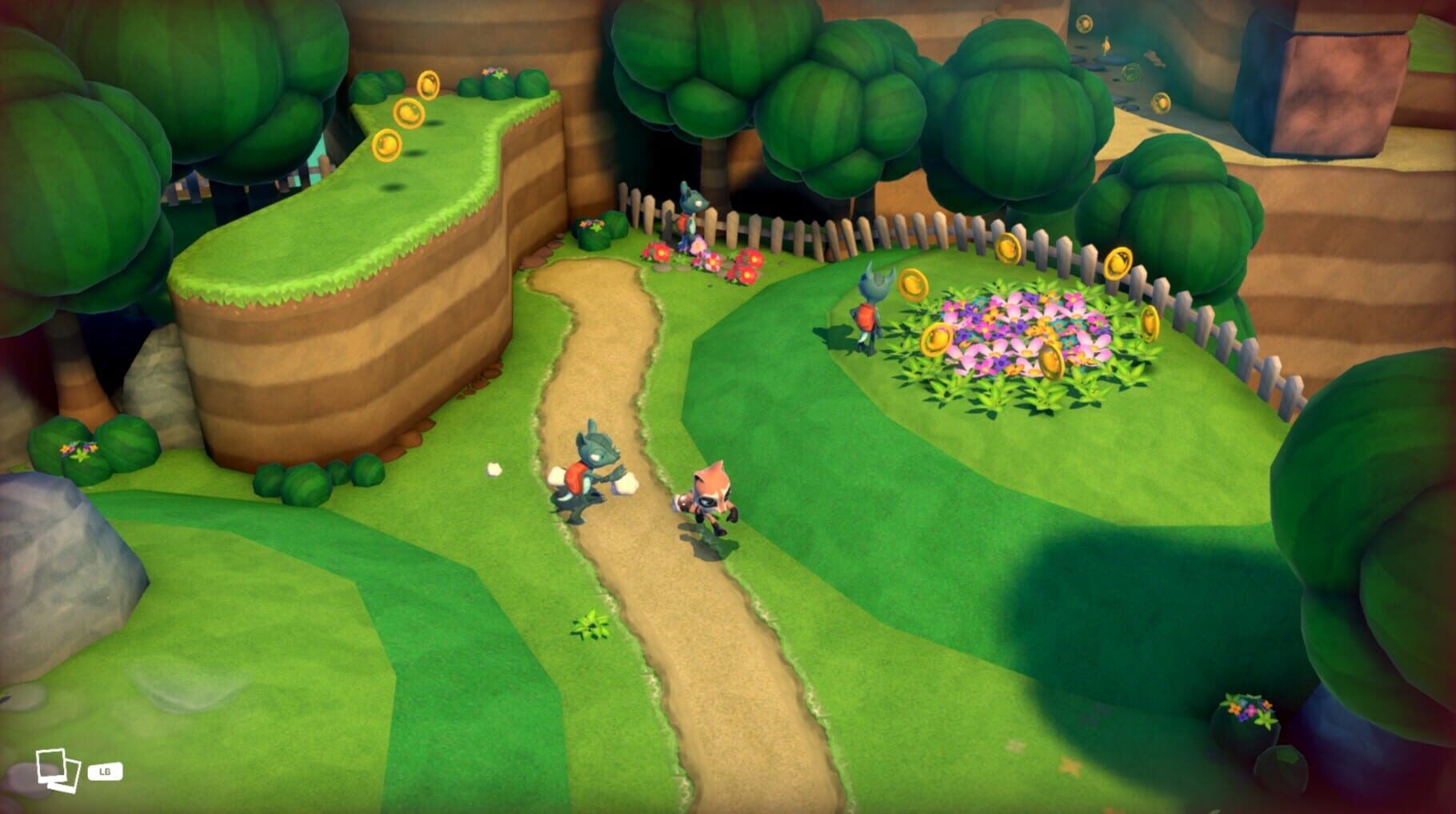Select the LB button prompt label
This screenshot has height=814, width=1456.
pyautogui.click(x=106, y=773)
